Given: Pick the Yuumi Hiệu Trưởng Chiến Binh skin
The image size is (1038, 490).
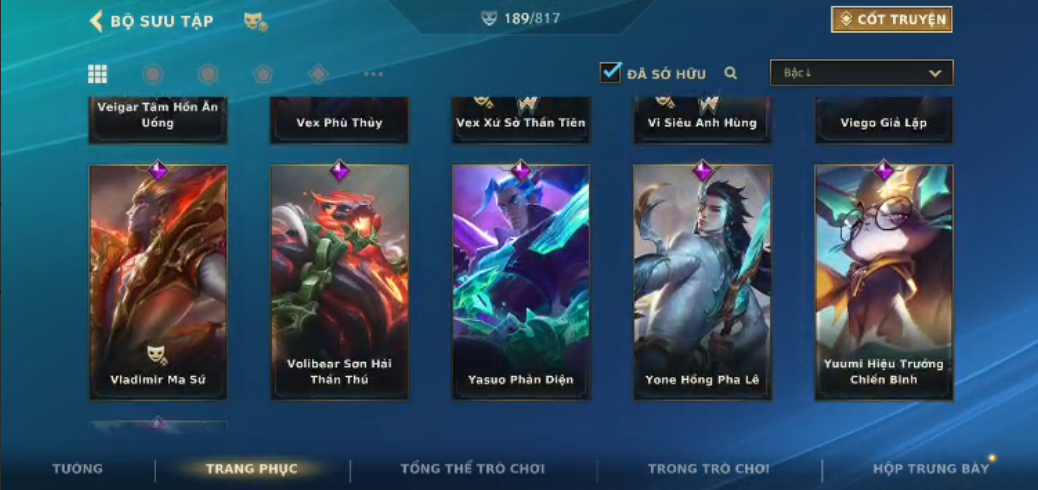Looking at the screenshot, I should point(883,282).
